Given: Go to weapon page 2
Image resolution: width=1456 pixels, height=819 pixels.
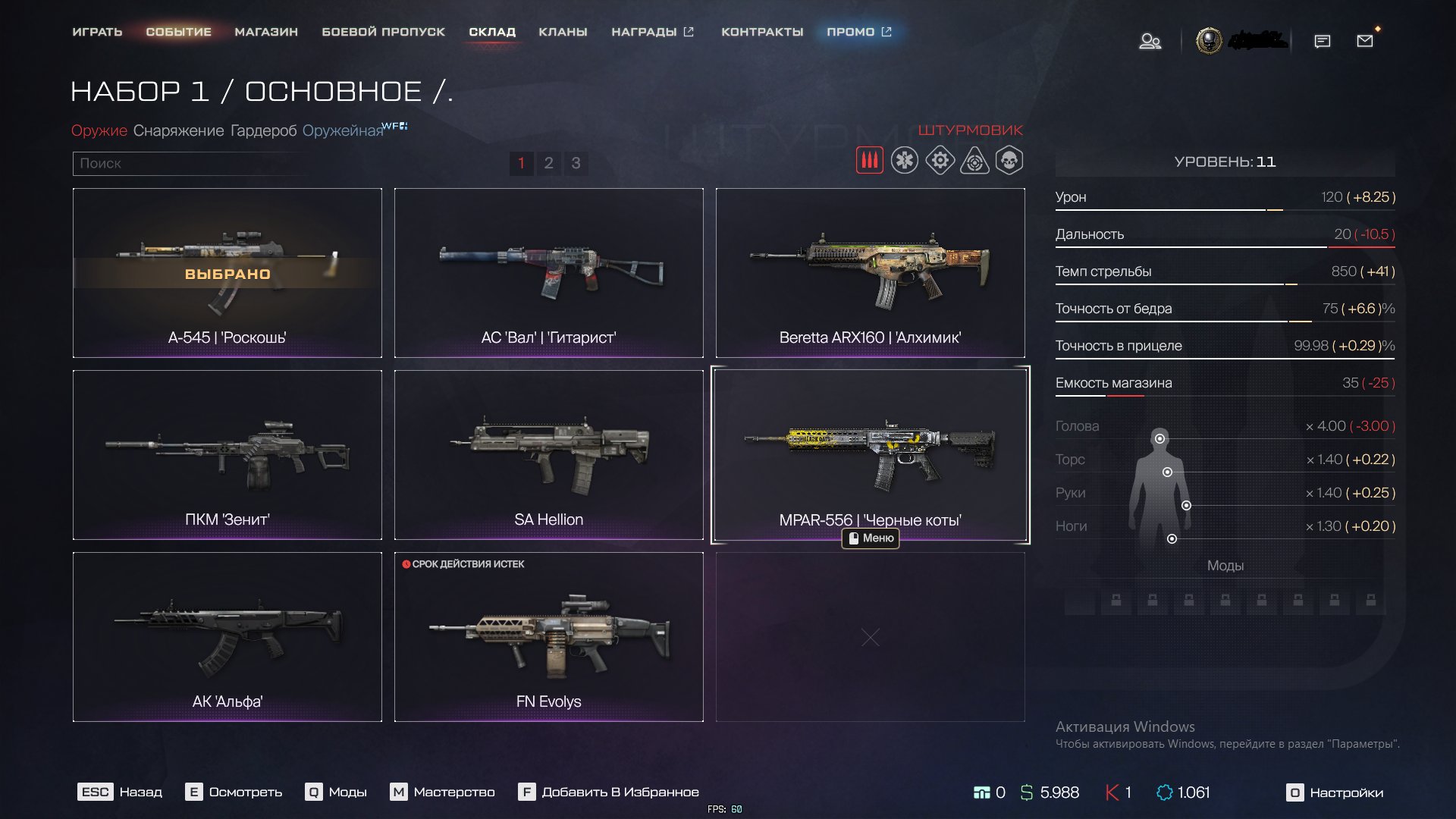Looking at the screenshot, I should tap(548, 163).
